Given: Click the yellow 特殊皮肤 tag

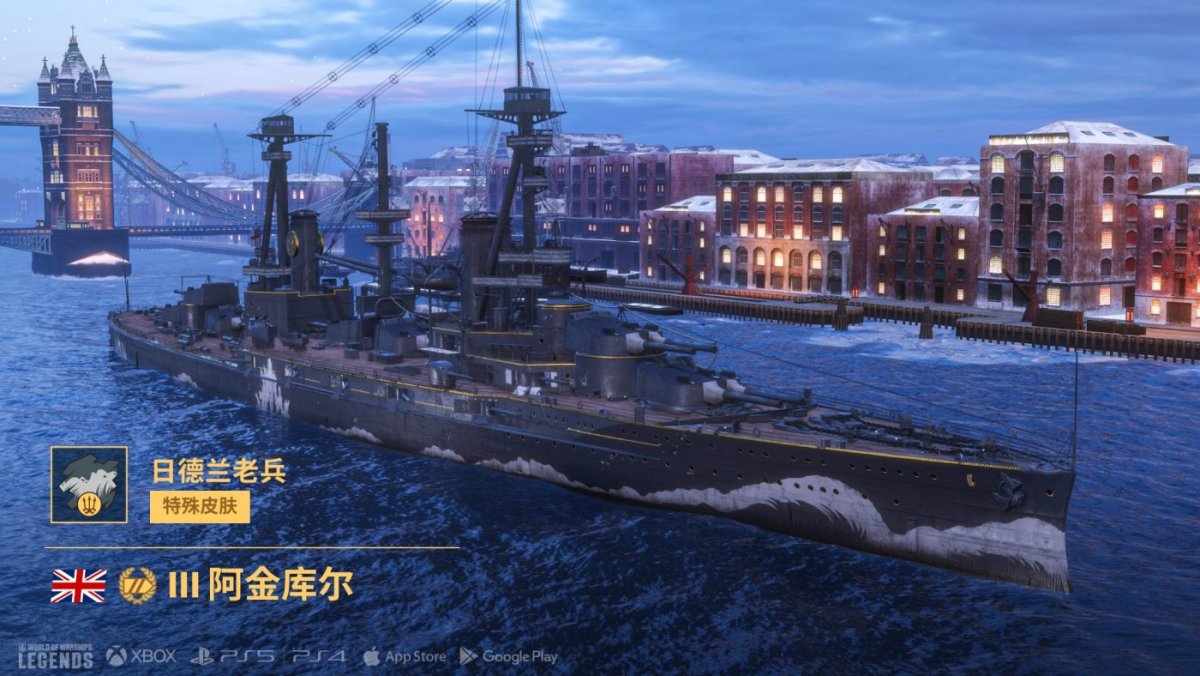Looking at the screenshot, I should pos(200,506).
